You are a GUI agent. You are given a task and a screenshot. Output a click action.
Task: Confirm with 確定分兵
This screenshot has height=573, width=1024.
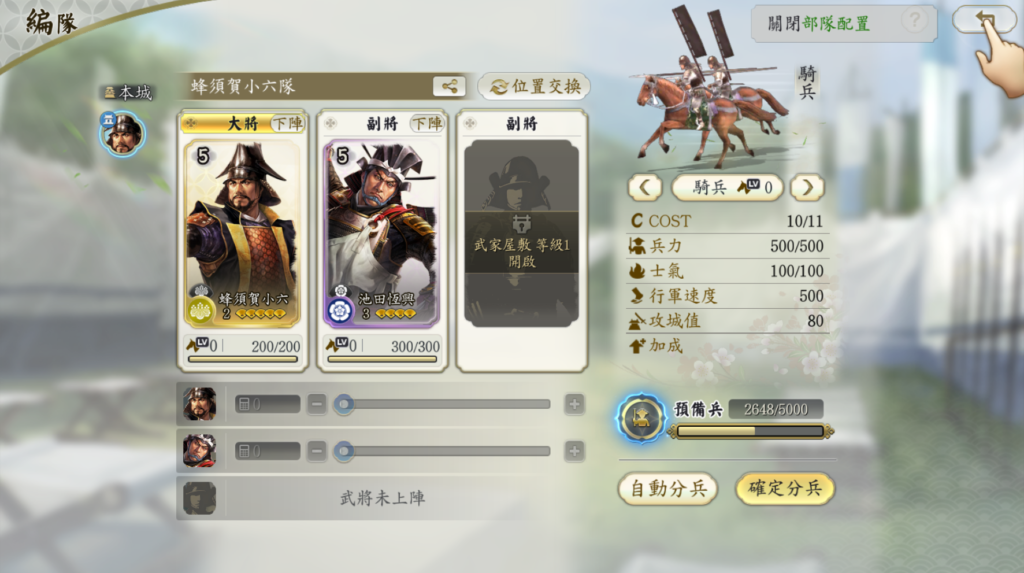(785, 488)
